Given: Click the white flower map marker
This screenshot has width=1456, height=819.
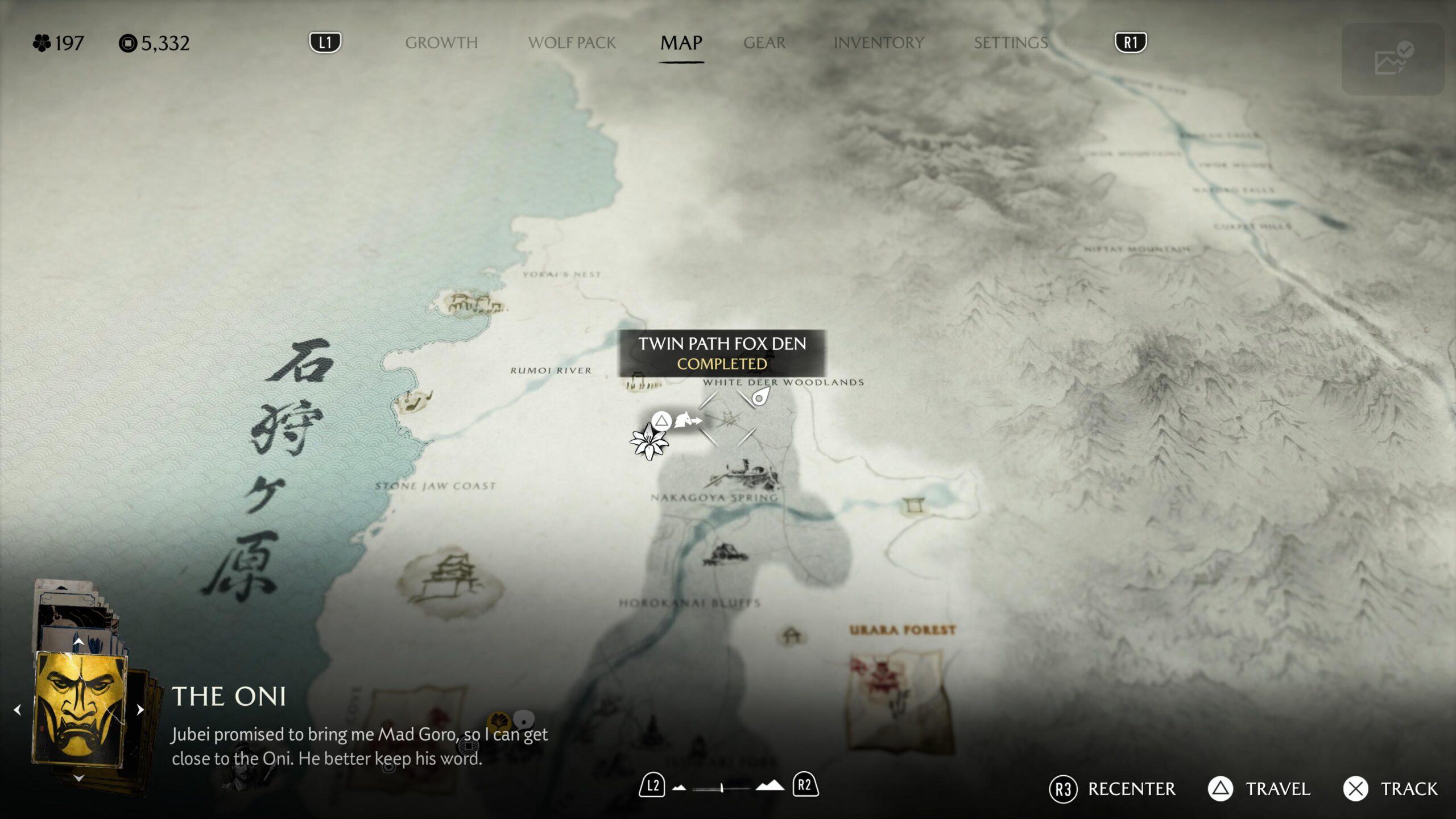Looking at the screenshot, I should tap(648, 442).
